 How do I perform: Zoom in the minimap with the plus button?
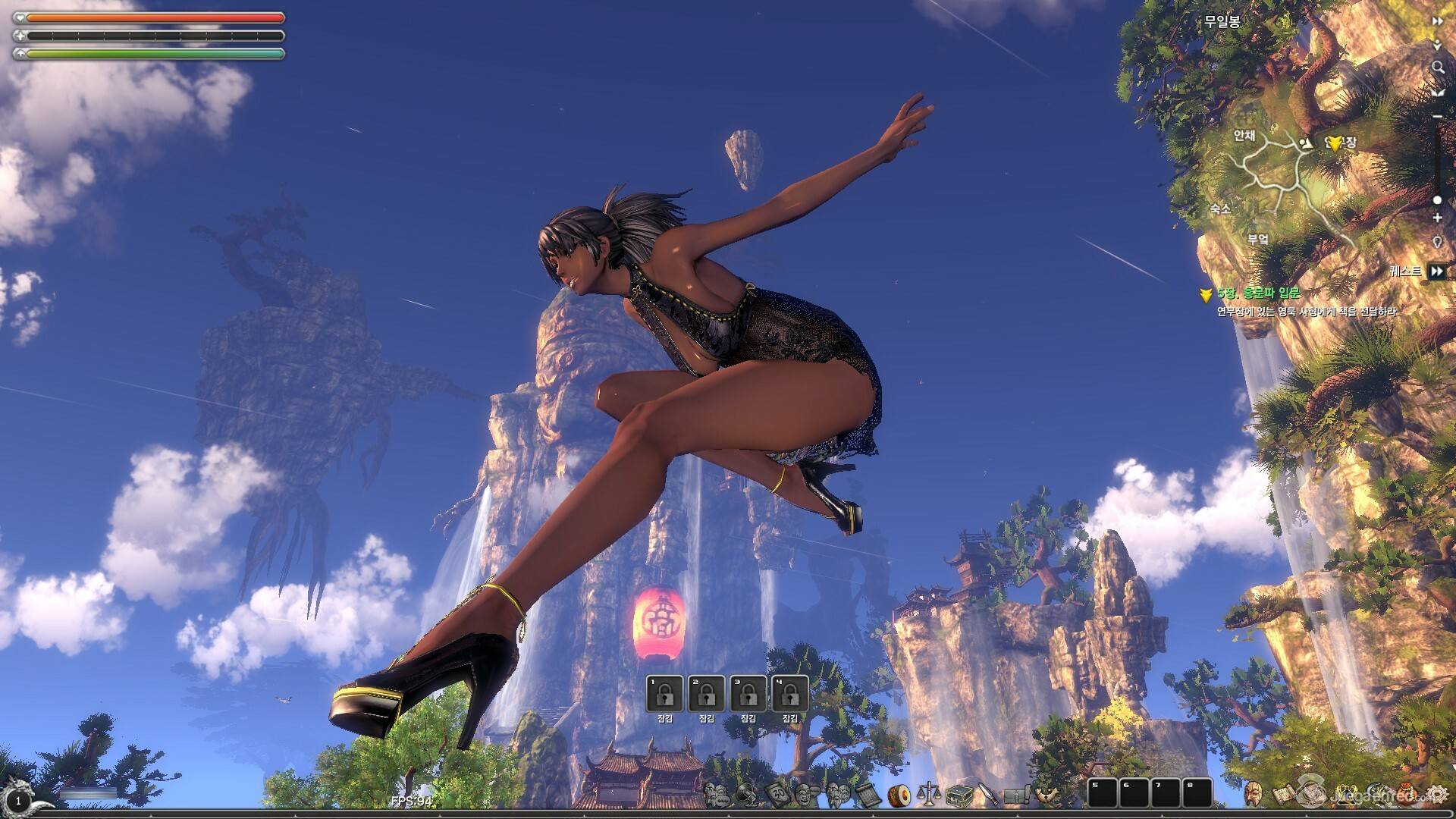click(x=1437, y=218)
